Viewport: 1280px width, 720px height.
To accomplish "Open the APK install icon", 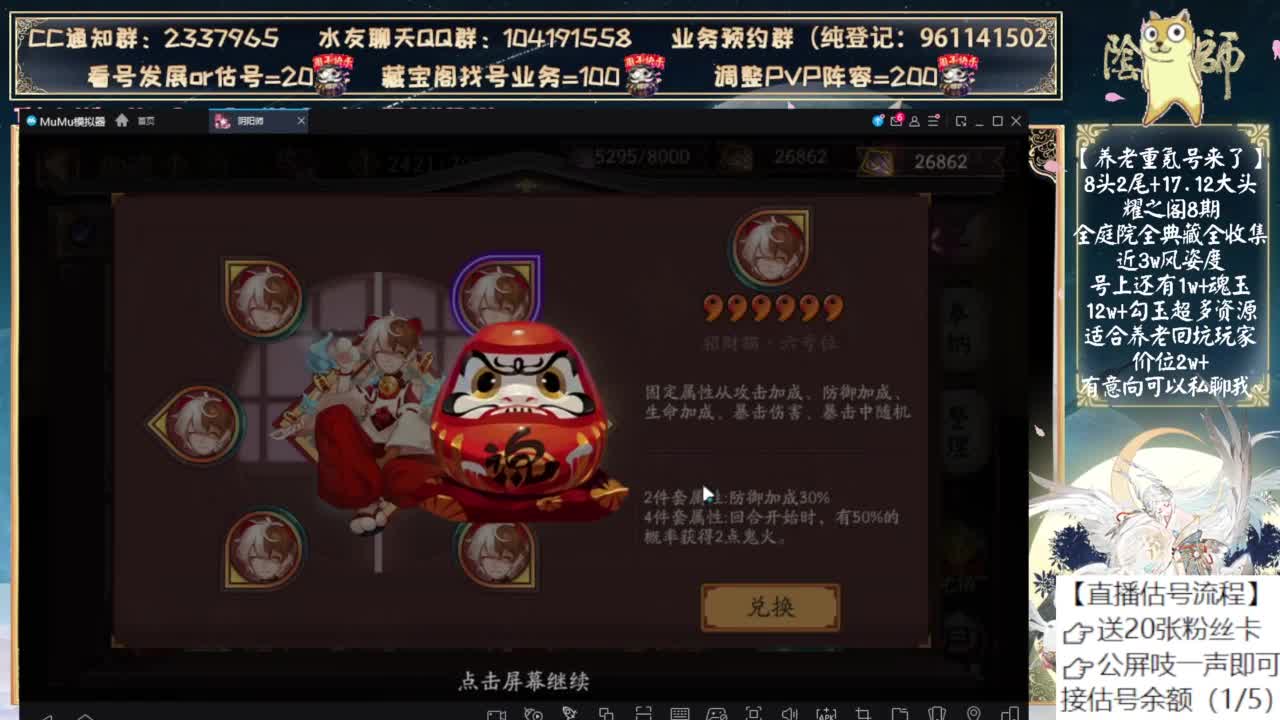I will (x=827, y=712).
